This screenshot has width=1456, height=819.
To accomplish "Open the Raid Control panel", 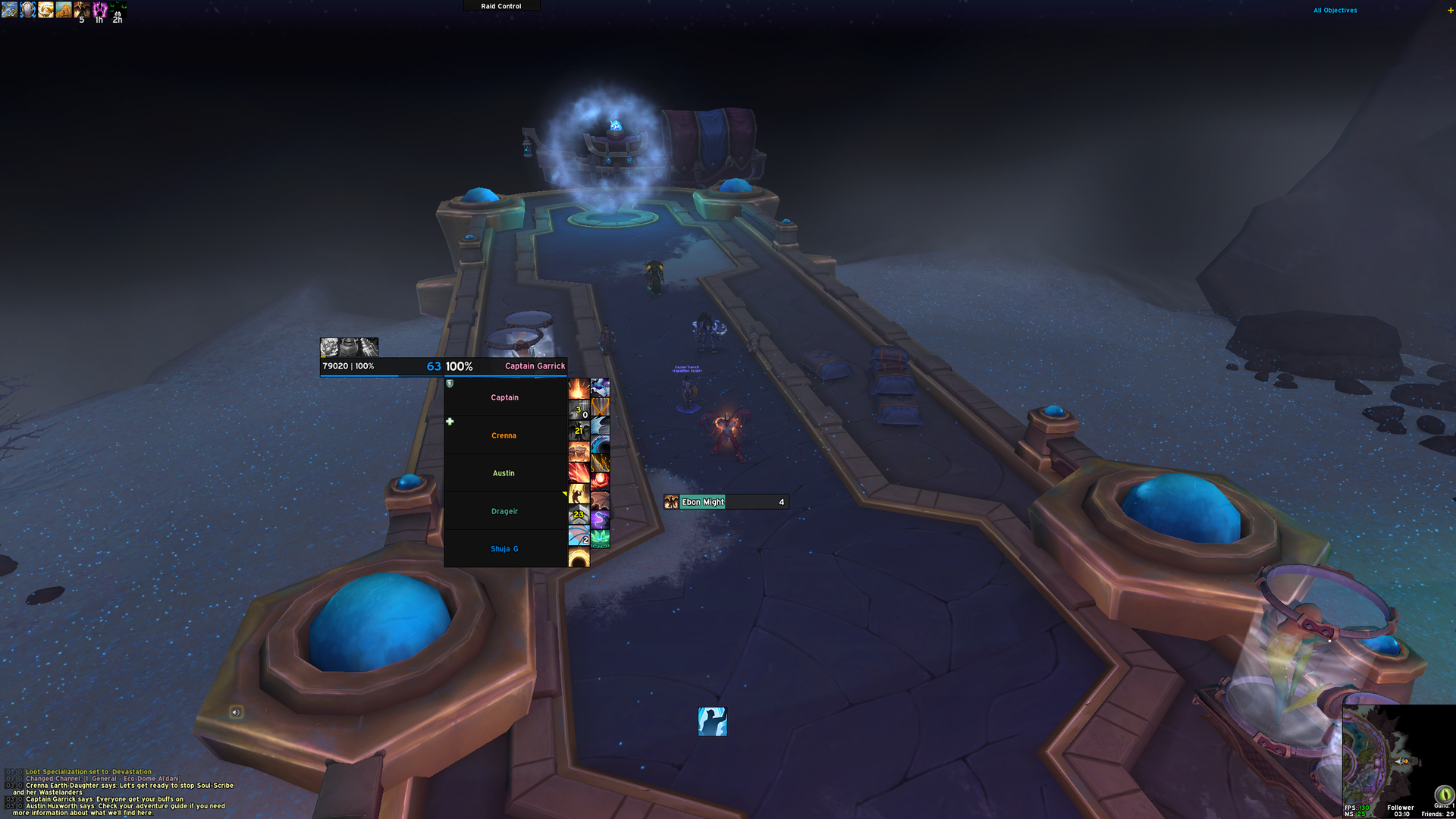I will coord(501,6).
